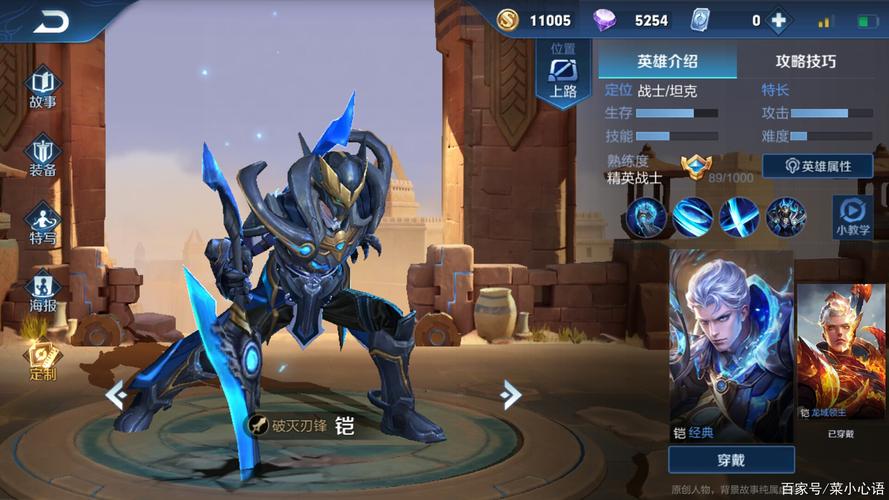The width and height of the screenshot is (889, 500).
Task: Open the 海报 poster view
Action: [x=42, y=291]
